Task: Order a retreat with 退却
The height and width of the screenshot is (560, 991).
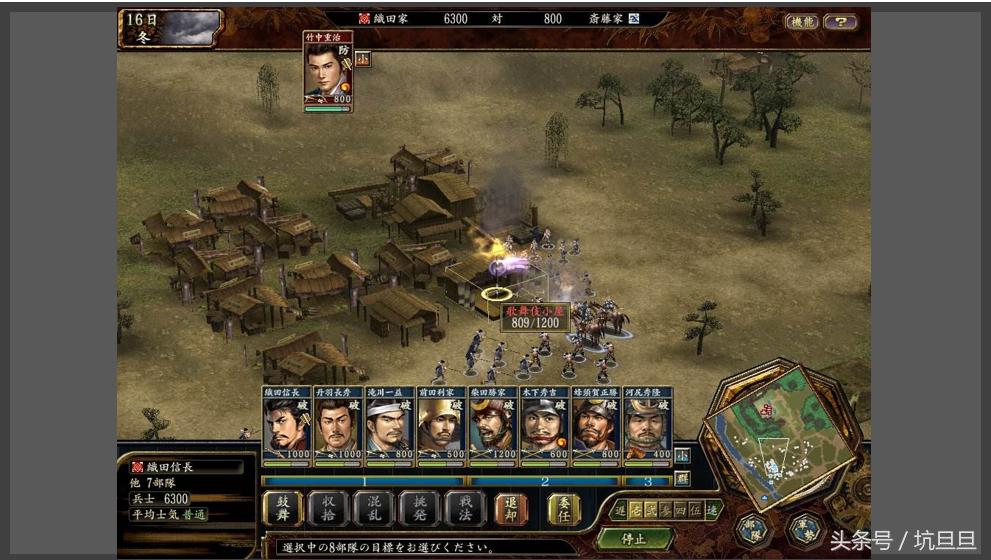Action: pyautogui.click(x=511, y=508)
